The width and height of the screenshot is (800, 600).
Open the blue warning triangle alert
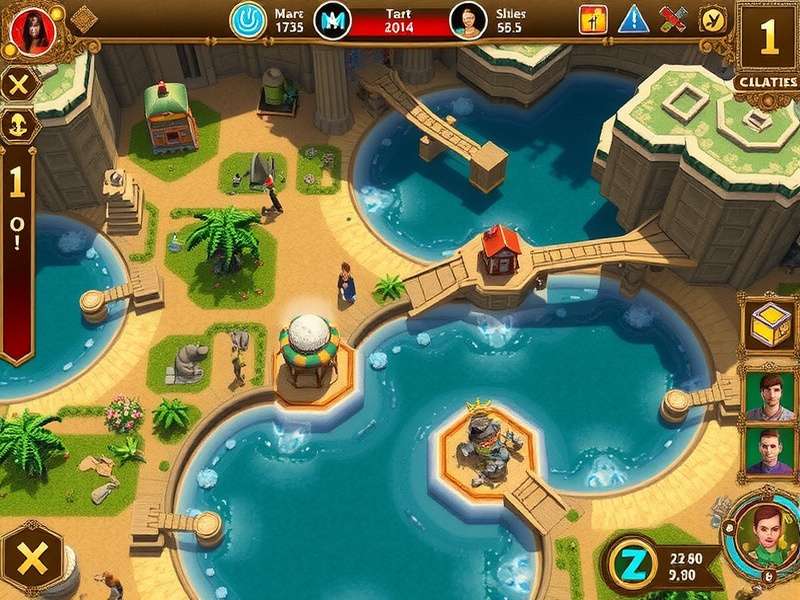633,19
